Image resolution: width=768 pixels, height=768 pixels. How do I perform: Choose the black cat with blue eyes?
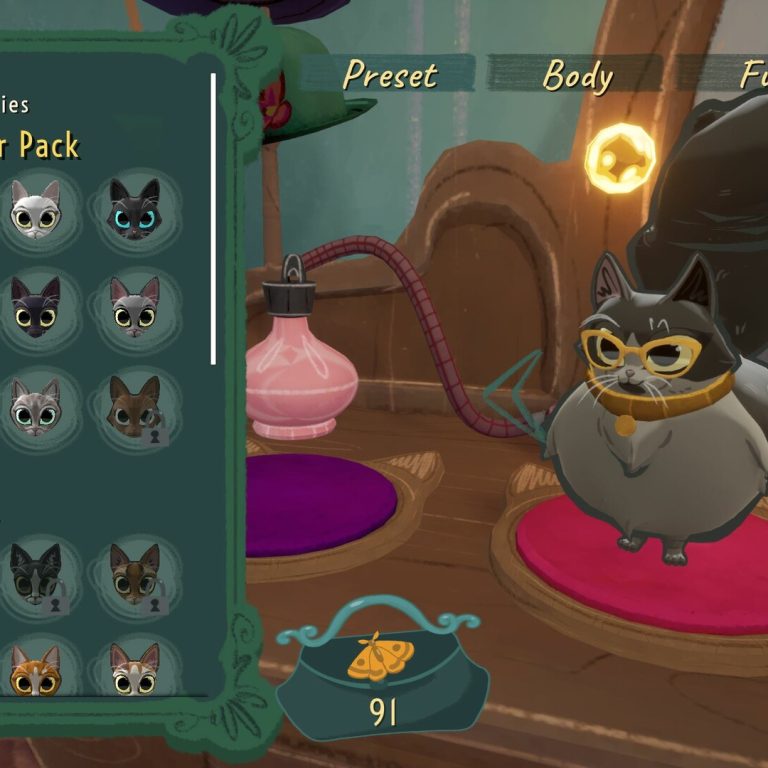(x=134, y=208)
